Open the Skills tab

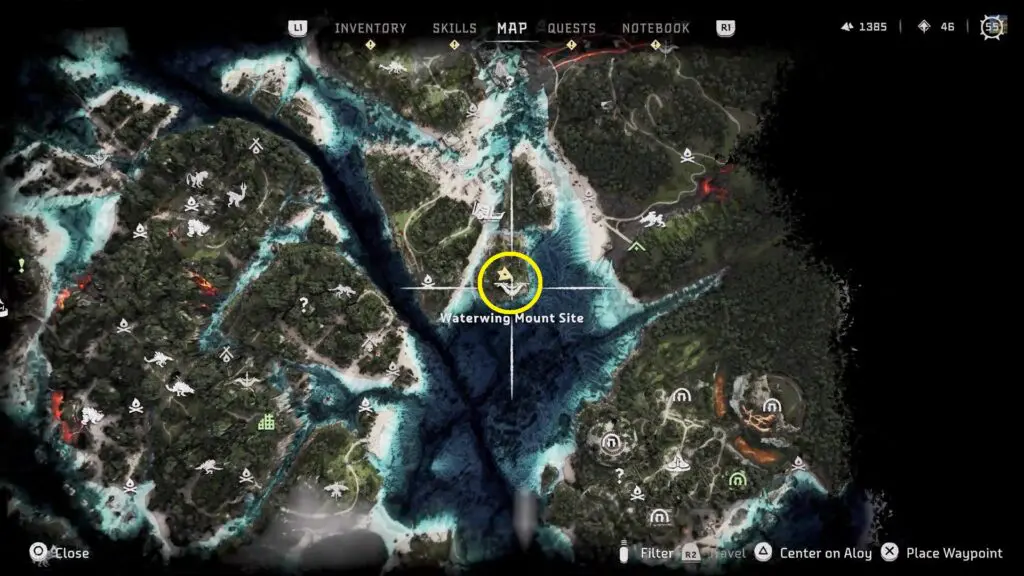[x=454, y=28]
